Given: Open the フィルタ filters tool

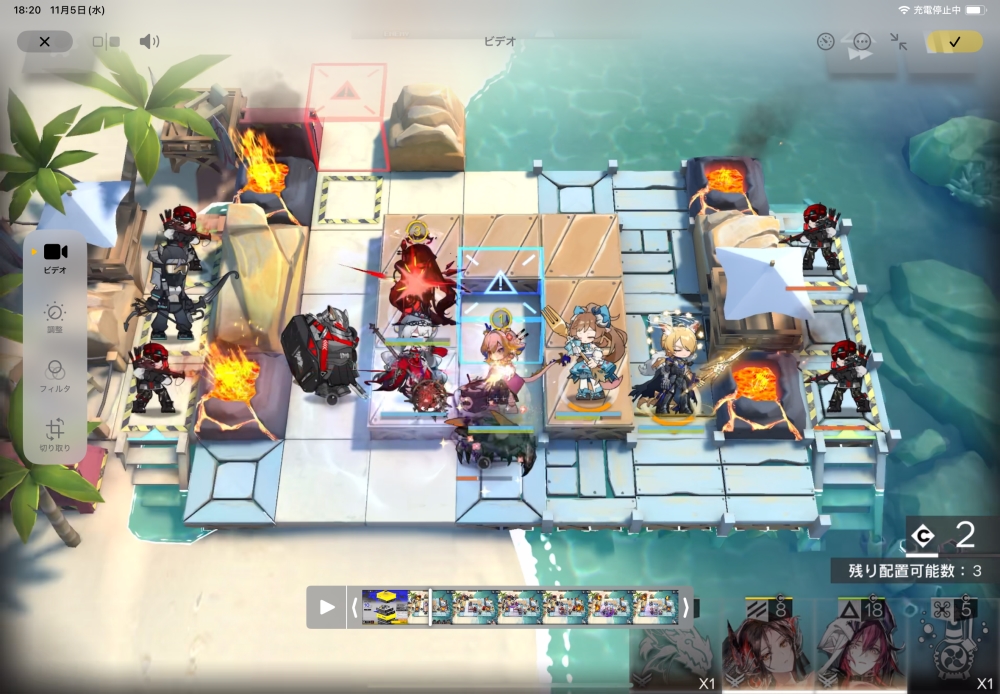Looking at the screenshot, I should click(x=55, y=375).
